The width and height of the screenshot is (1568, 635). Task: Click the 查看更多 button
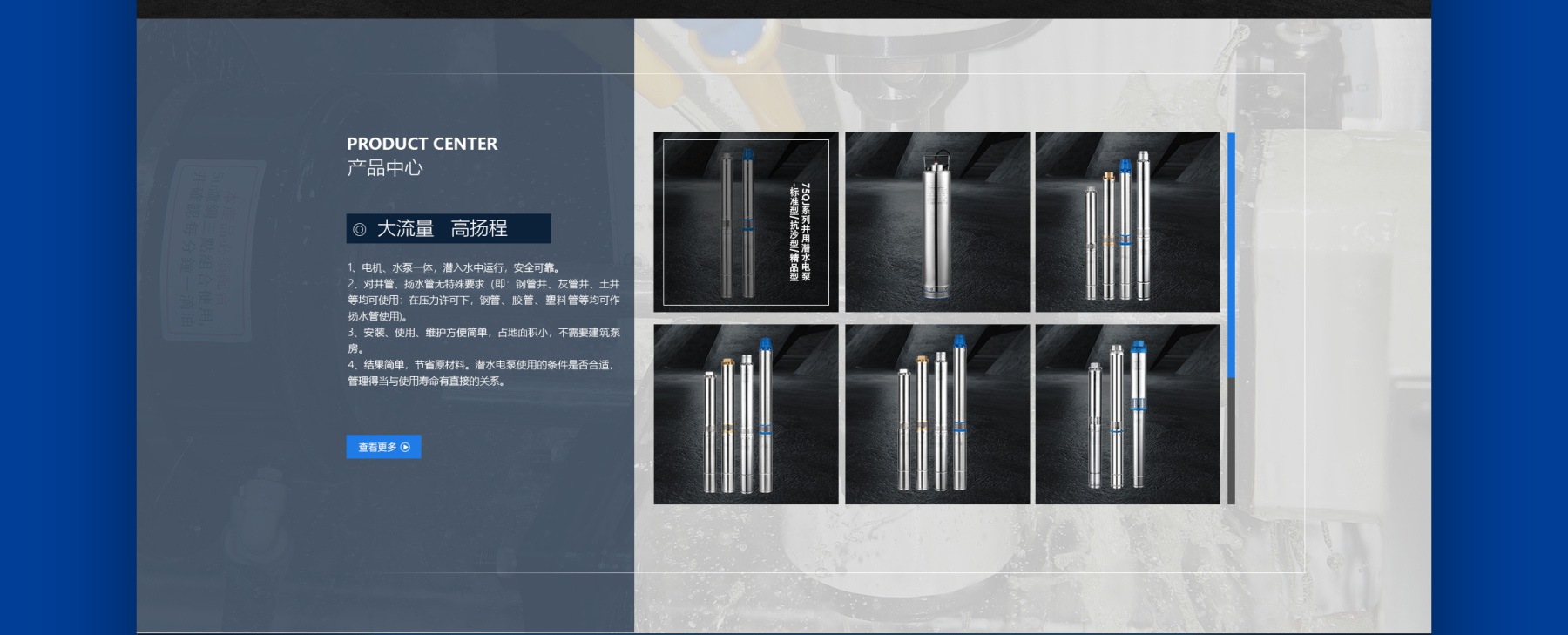[383, 447]
